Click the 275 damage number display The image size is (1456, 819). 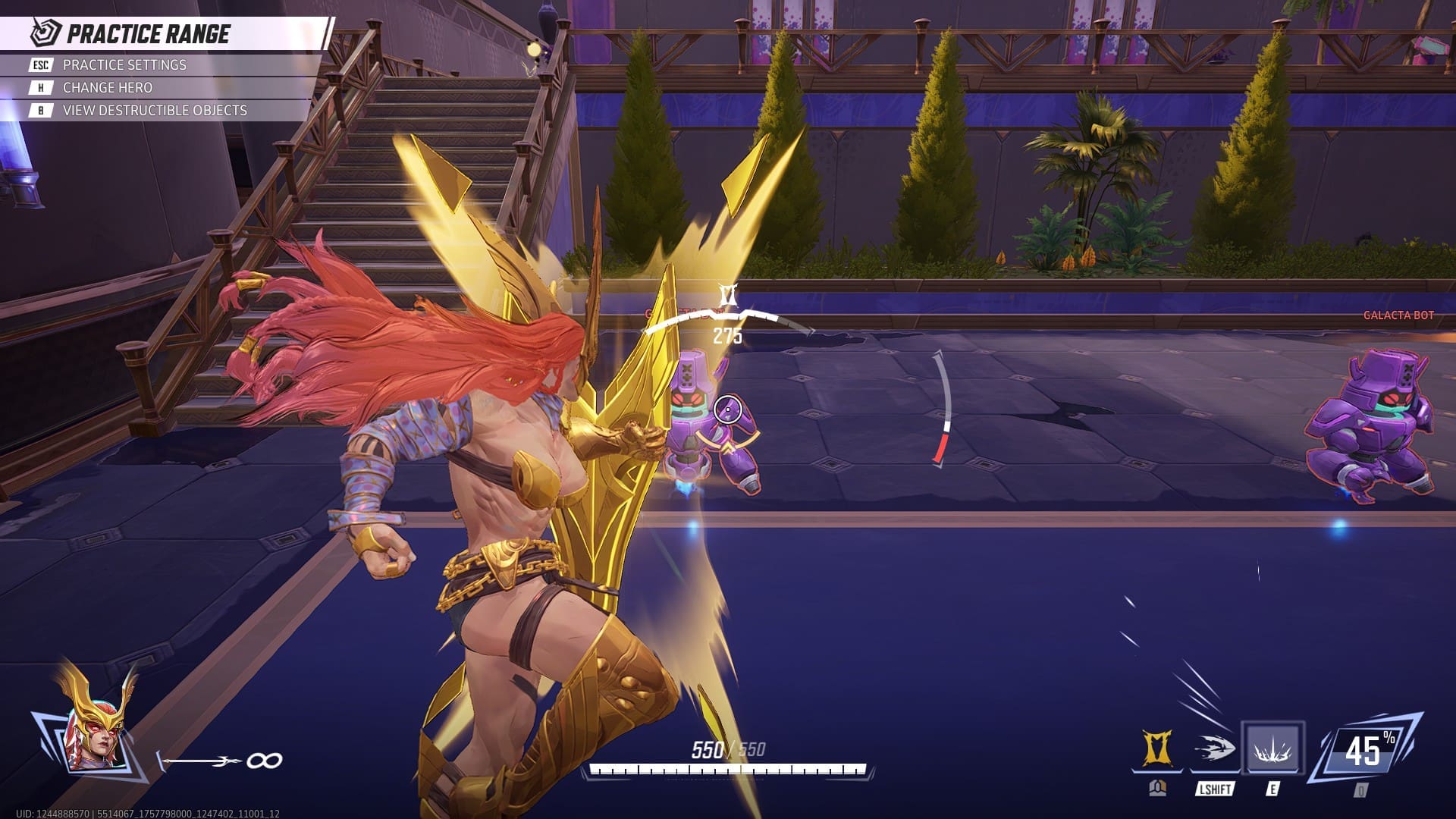tap(726, 336)
